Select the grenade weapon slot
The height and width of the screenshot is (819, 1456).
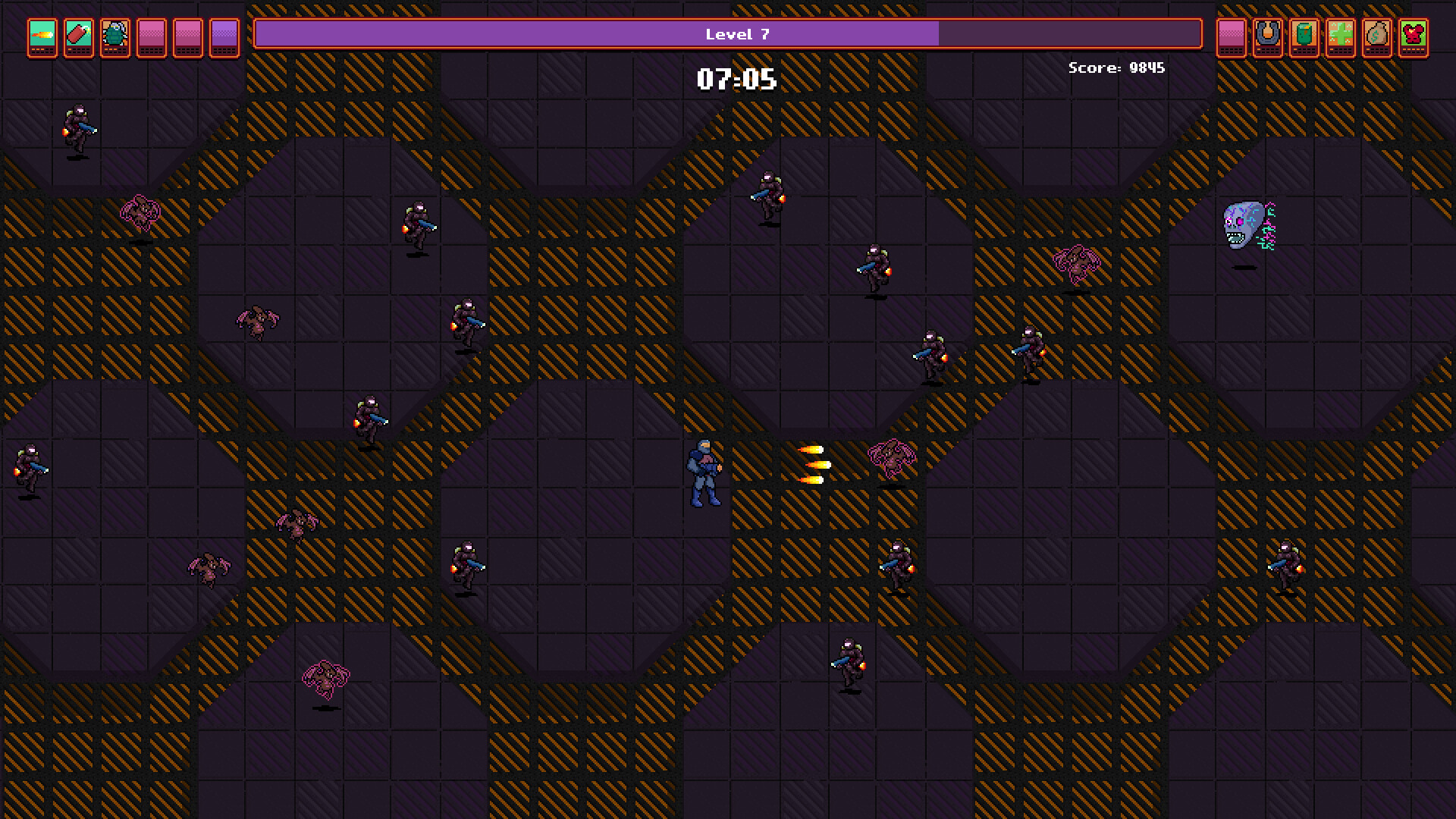(114, 37)
